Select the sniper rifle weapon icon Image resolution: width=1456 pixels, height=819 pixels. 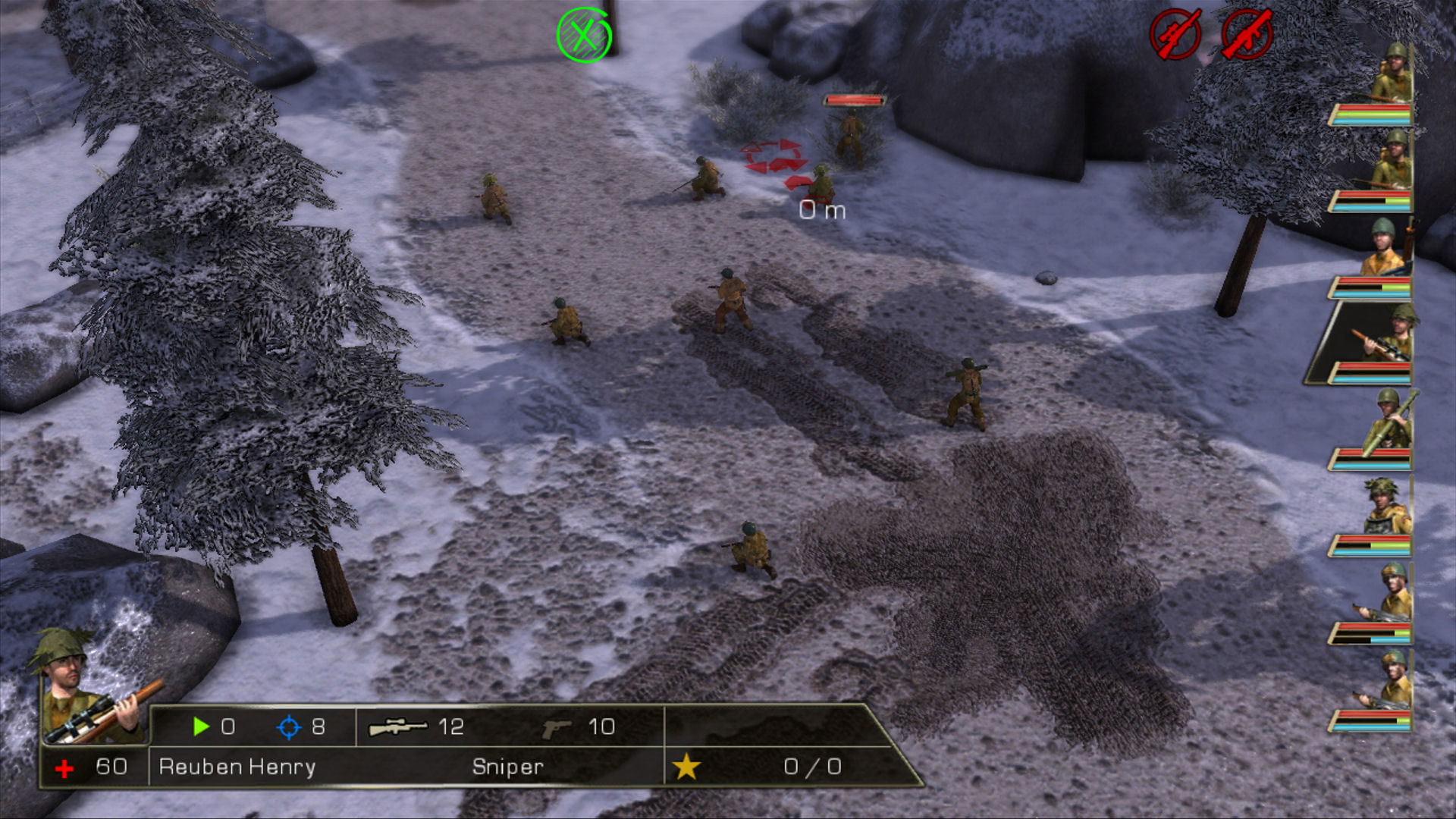tap(397, 727)
